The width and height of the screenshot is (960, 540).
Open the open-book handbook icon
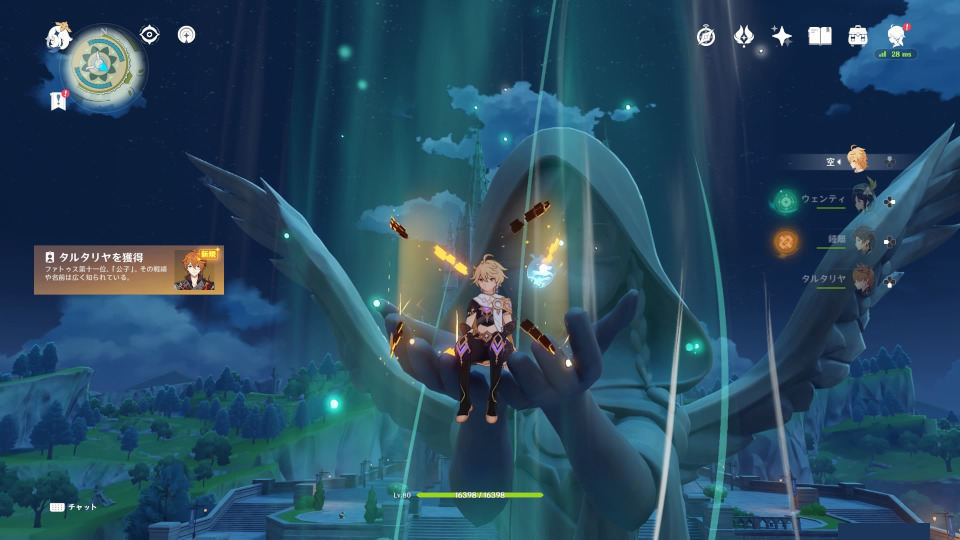point(820,36)
